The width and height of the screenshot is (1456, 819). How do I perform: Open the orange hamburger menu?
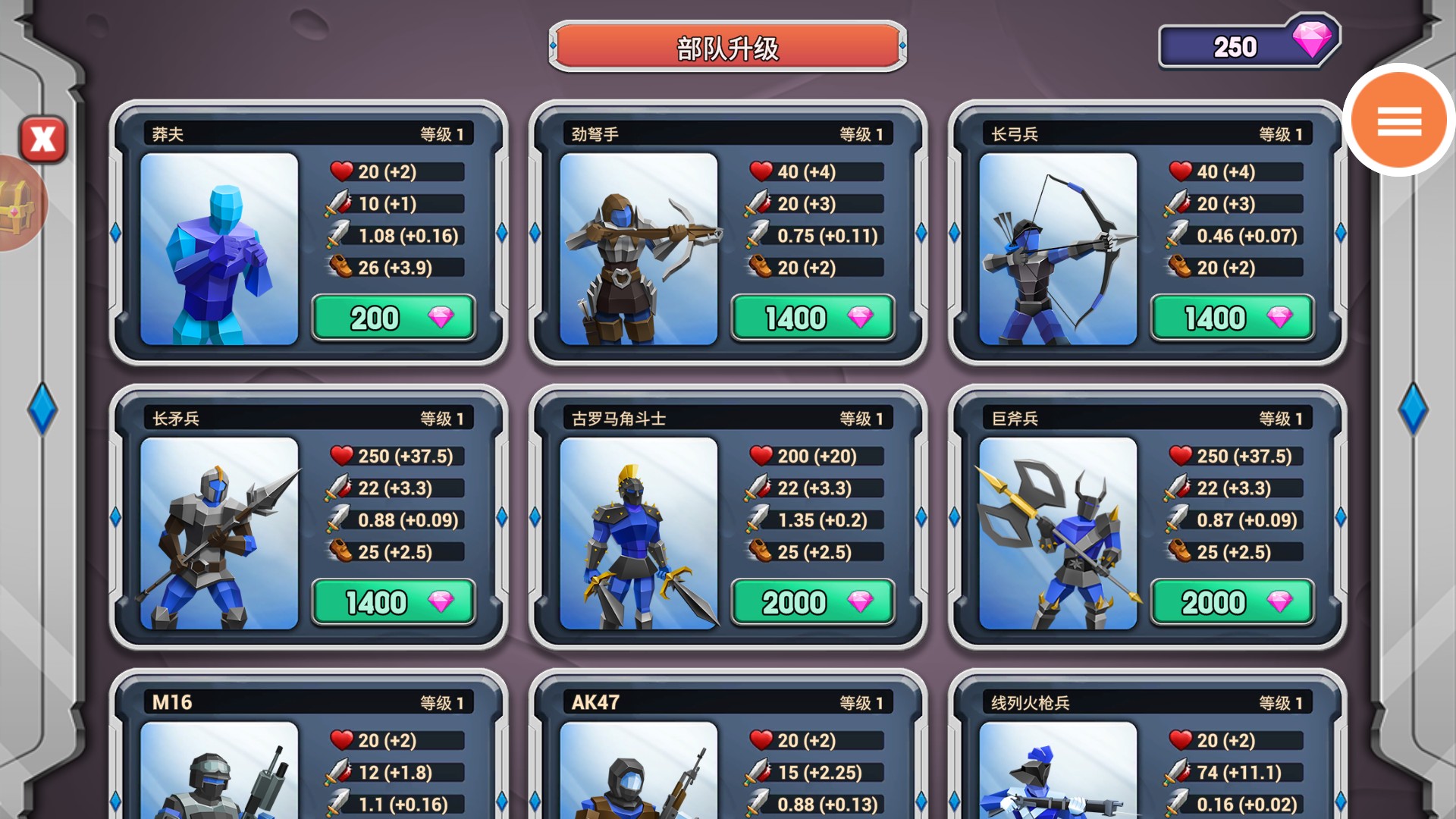click(x=1398, y=121)
